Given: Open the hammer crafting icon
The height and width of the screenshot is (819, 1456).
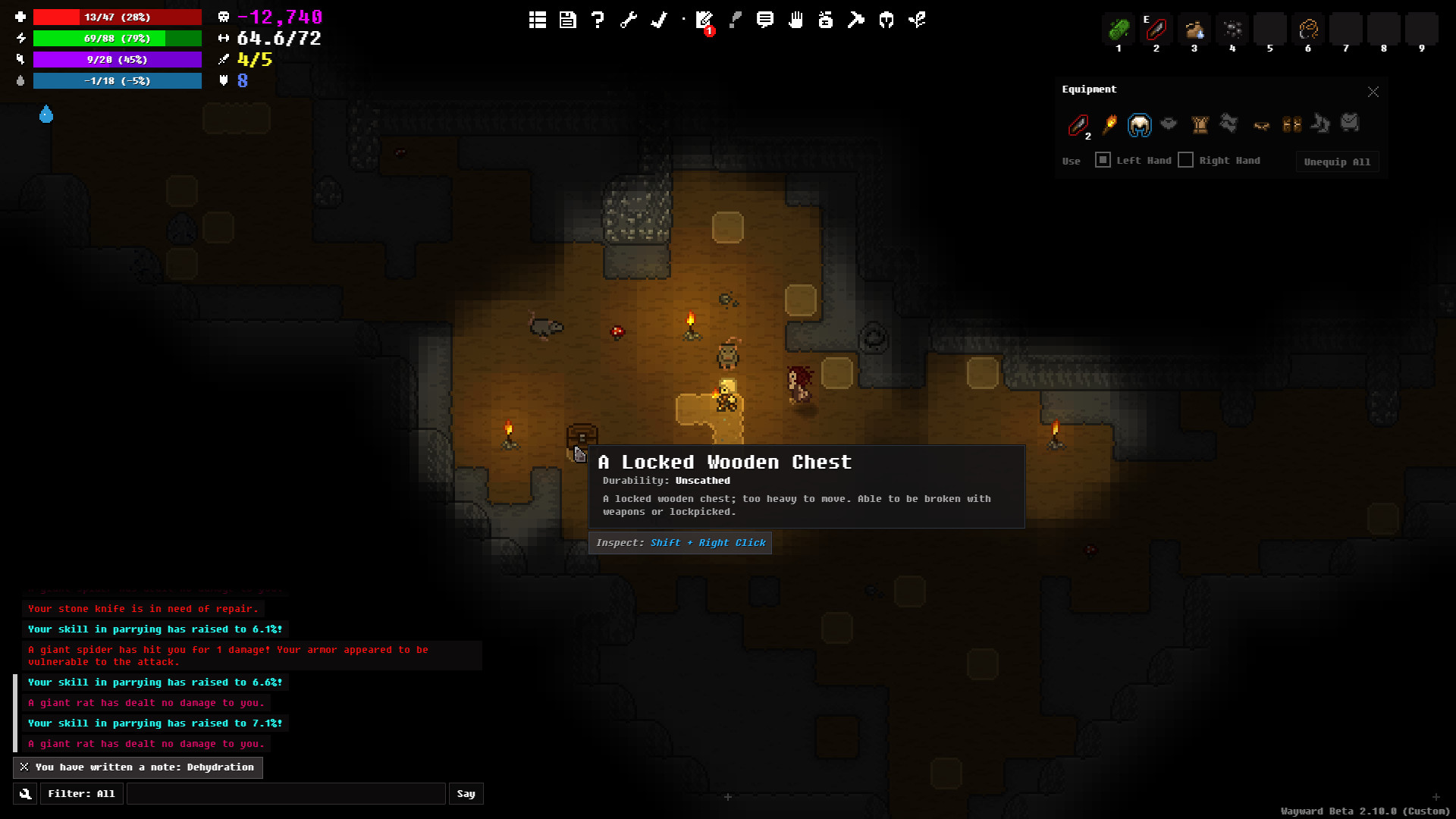Looking at the screenshot, I should pos(856,20).
